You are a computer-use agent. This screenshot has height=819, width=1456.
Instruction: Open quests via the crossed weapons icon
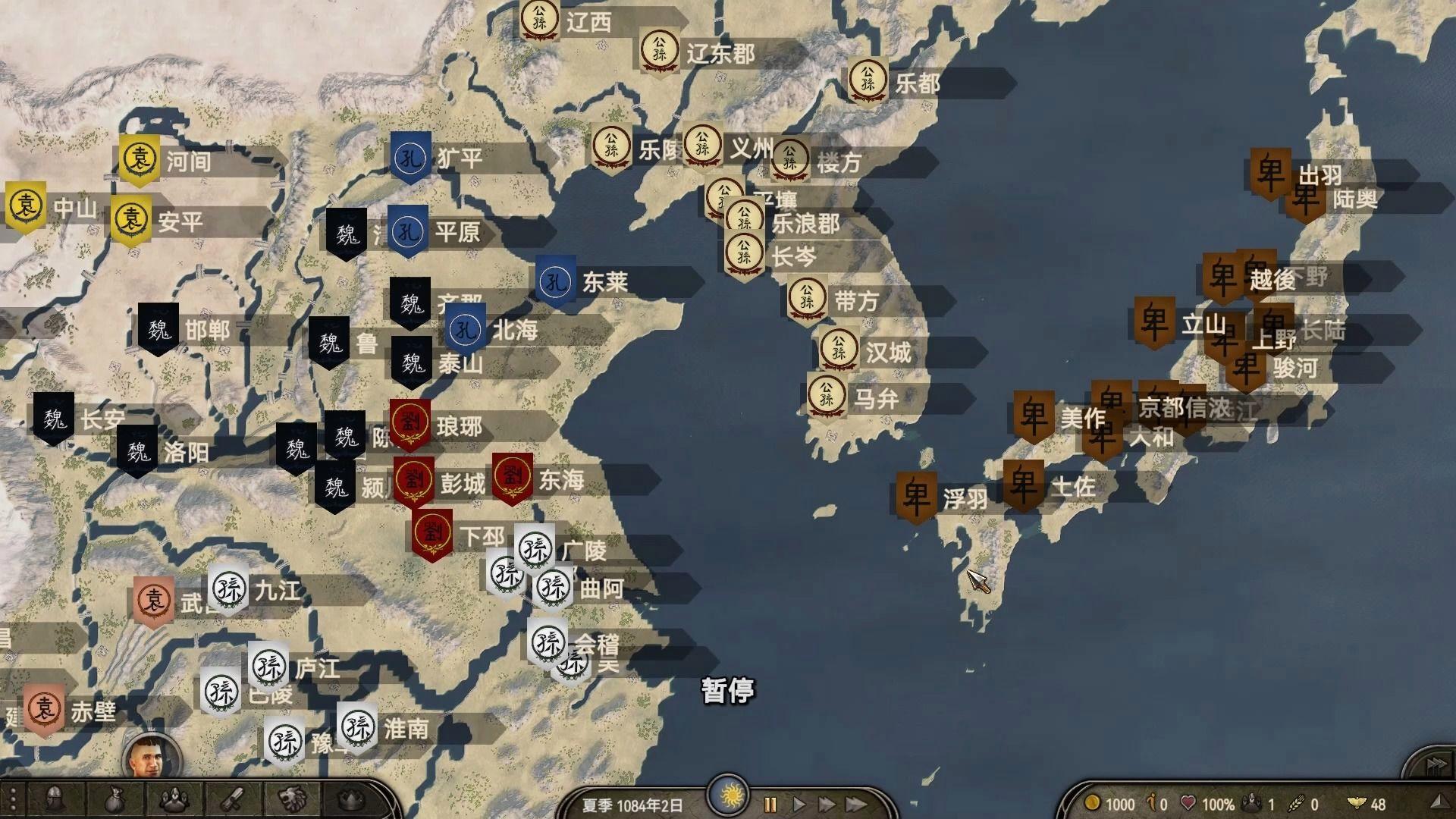232,799
